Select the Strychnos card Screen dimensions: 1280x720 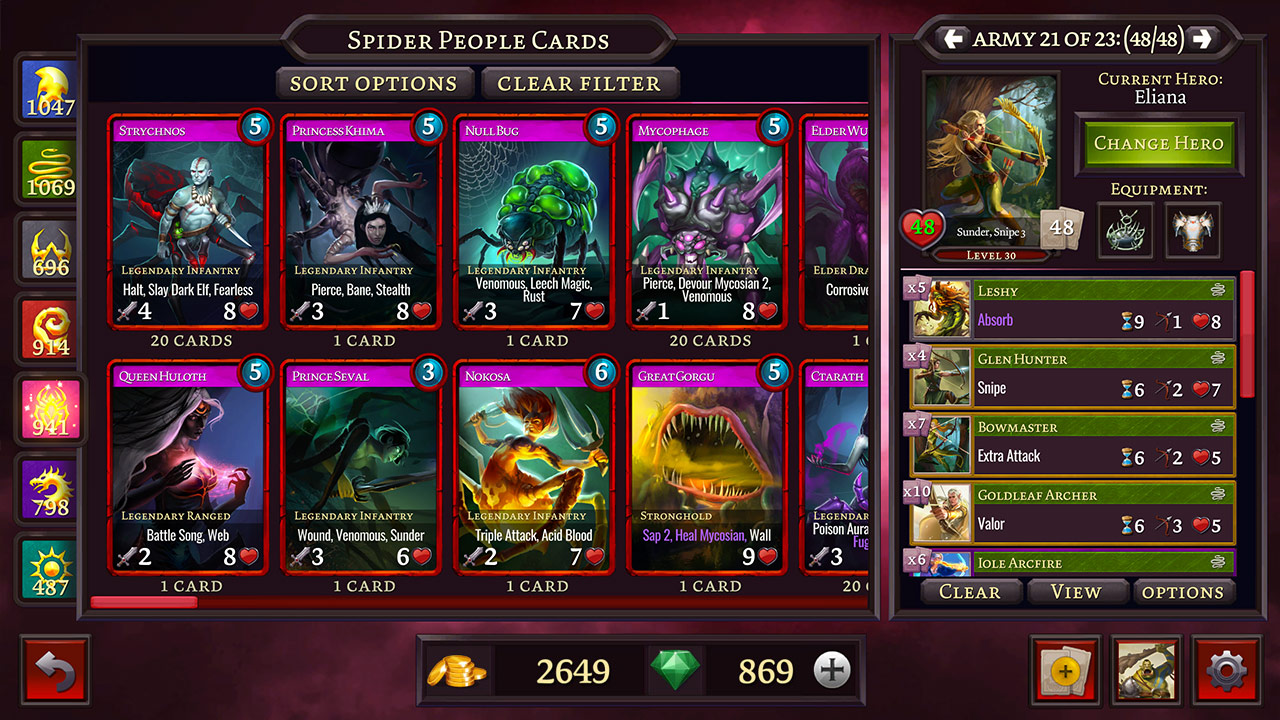tap(189, 222)
